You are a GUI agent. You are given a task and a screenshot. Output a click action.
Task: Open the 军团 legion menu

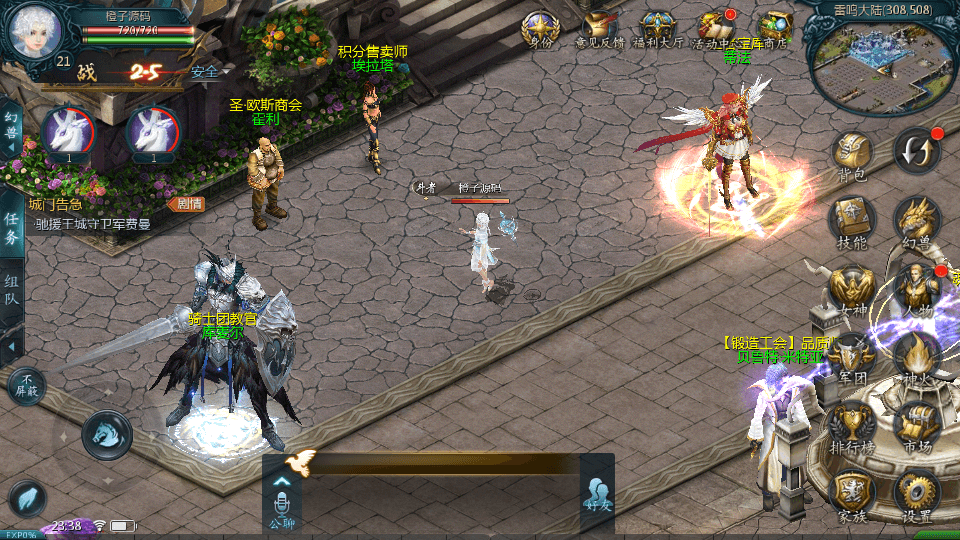852,358
